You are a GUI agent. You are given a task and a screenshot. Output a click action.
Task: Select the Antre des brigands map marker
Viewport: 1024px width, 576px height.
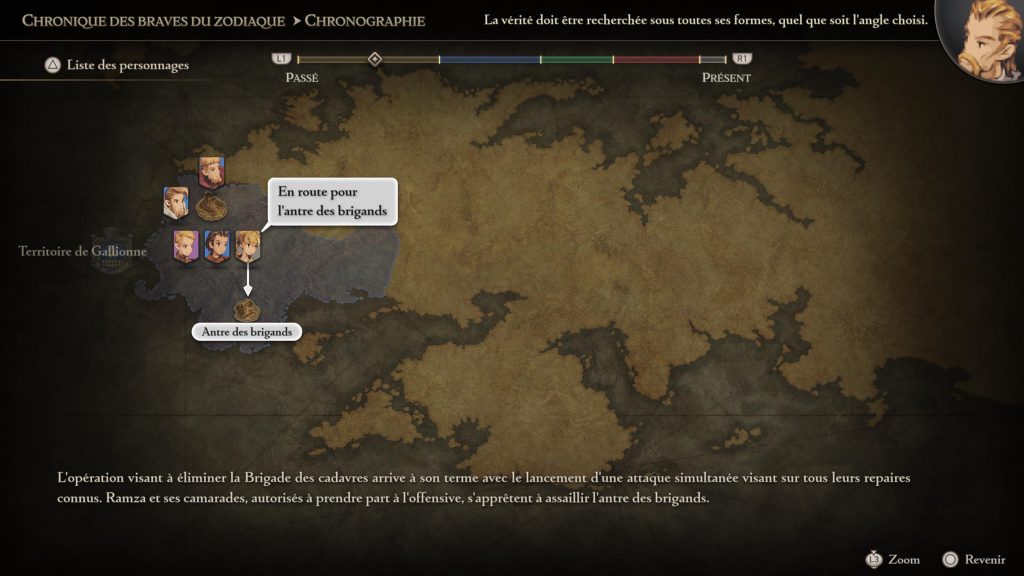pos(246,309)
